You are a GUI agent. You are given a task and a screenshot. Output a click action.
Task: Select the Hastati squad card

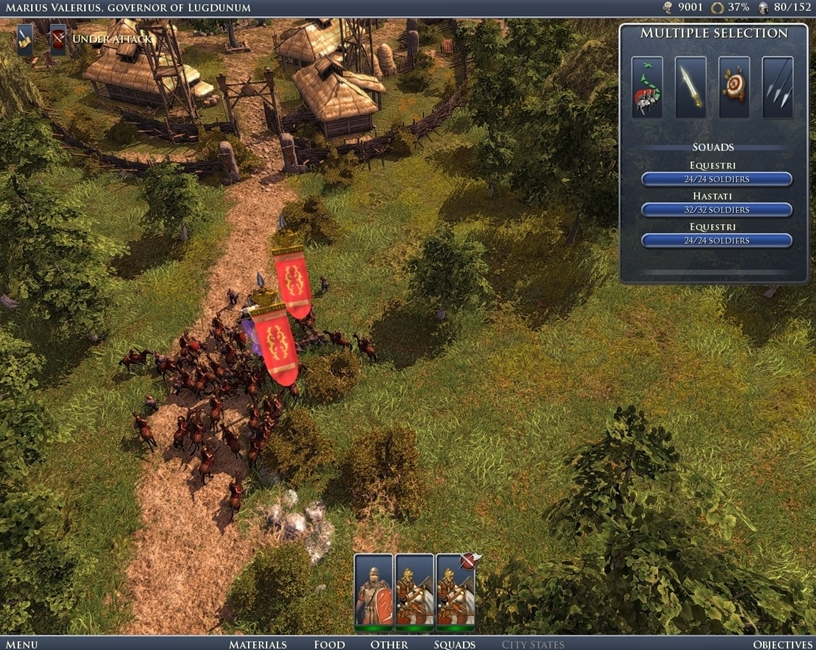[x=374, y=590]
